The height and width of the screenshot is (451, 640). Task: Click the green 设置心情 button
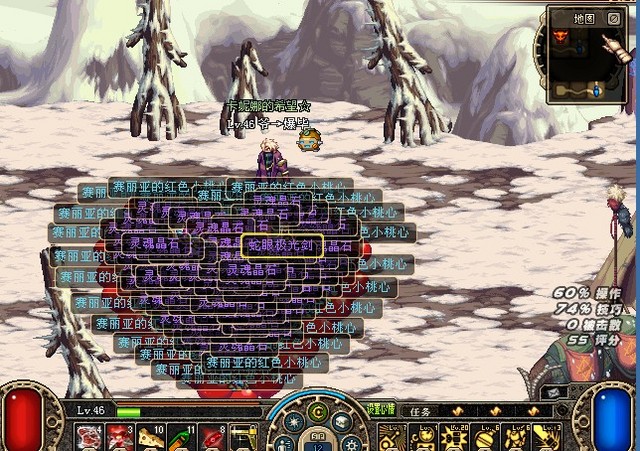click(380, 410)
